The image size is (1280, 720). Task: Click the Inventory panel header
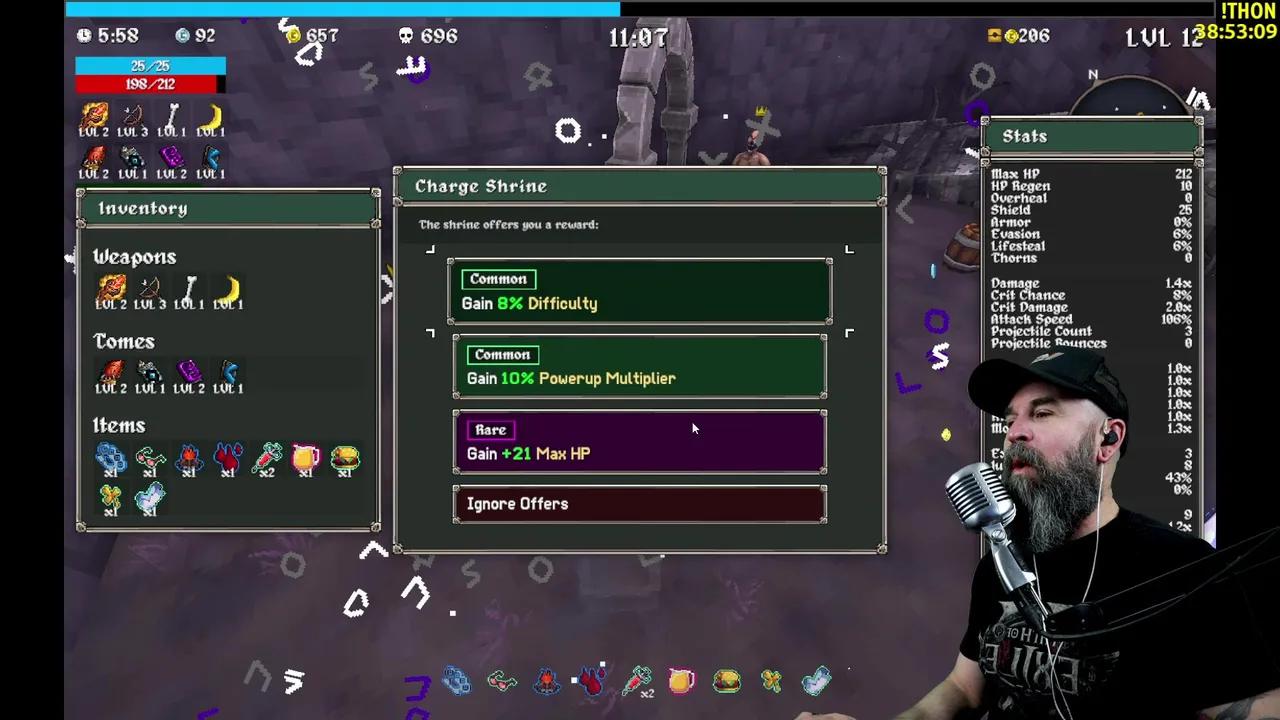click(x=142, y=208)
